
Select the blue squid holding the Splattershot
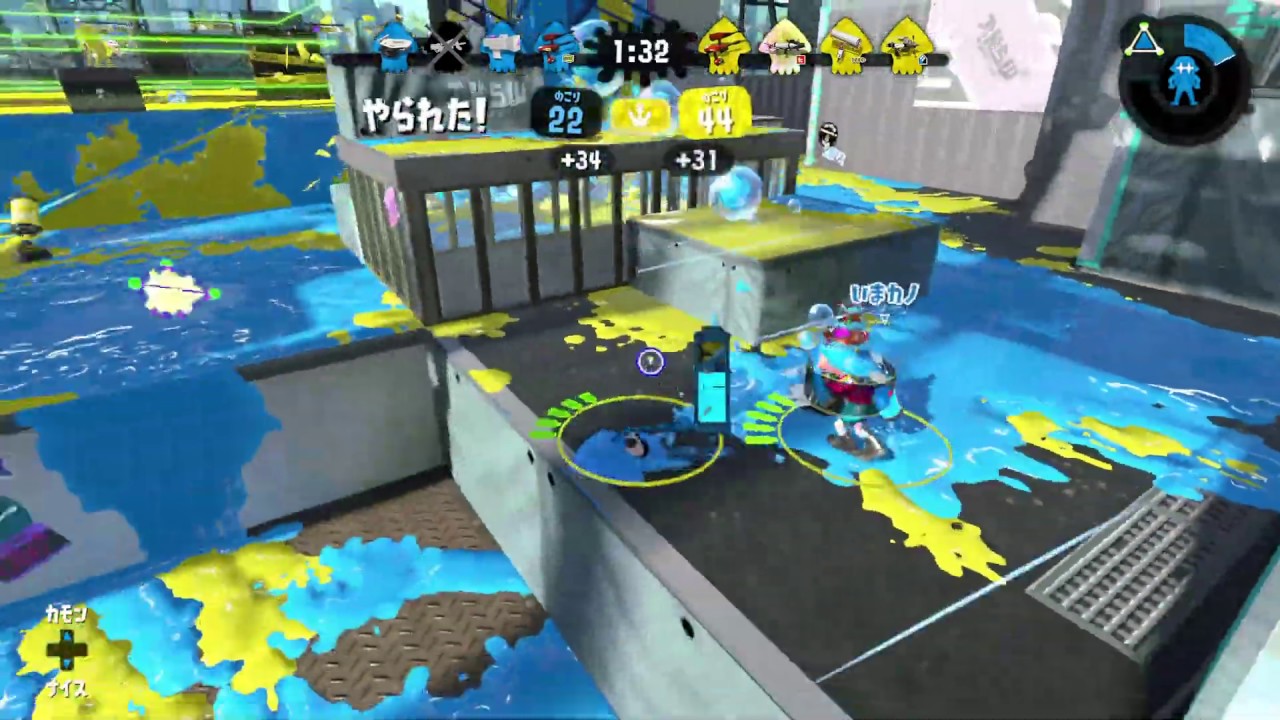(x=502, y=48)
